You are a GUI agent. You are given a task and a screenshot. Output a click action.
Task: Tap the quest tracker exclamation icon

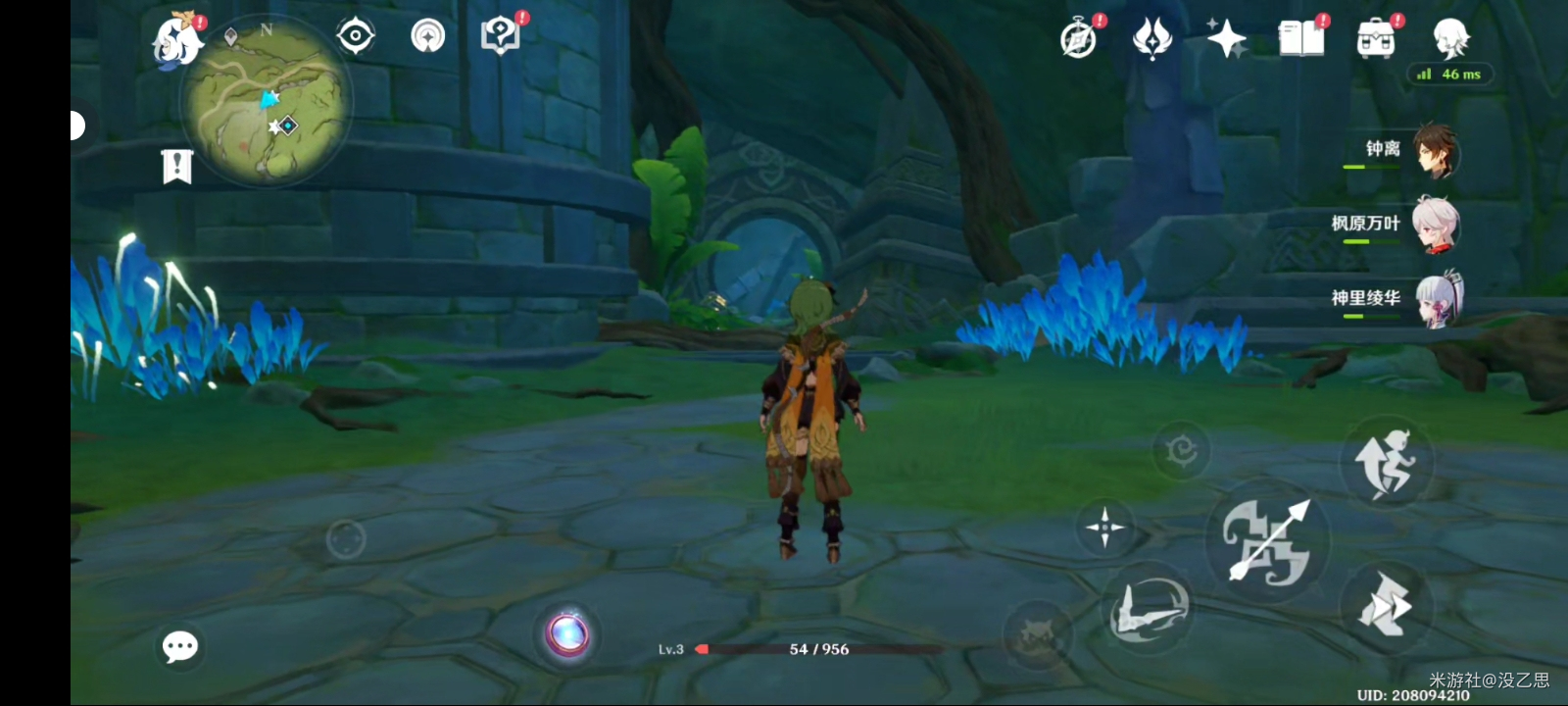pos(176,167)
